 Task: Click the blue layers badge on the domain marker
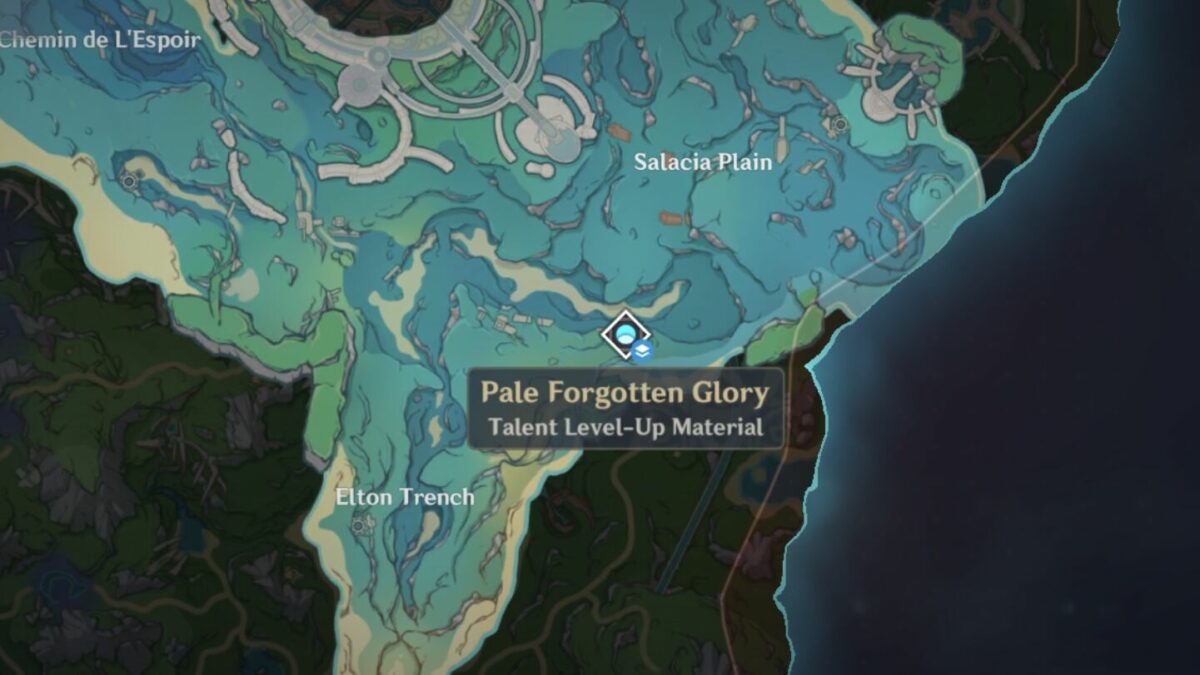[x=643, y=350]
